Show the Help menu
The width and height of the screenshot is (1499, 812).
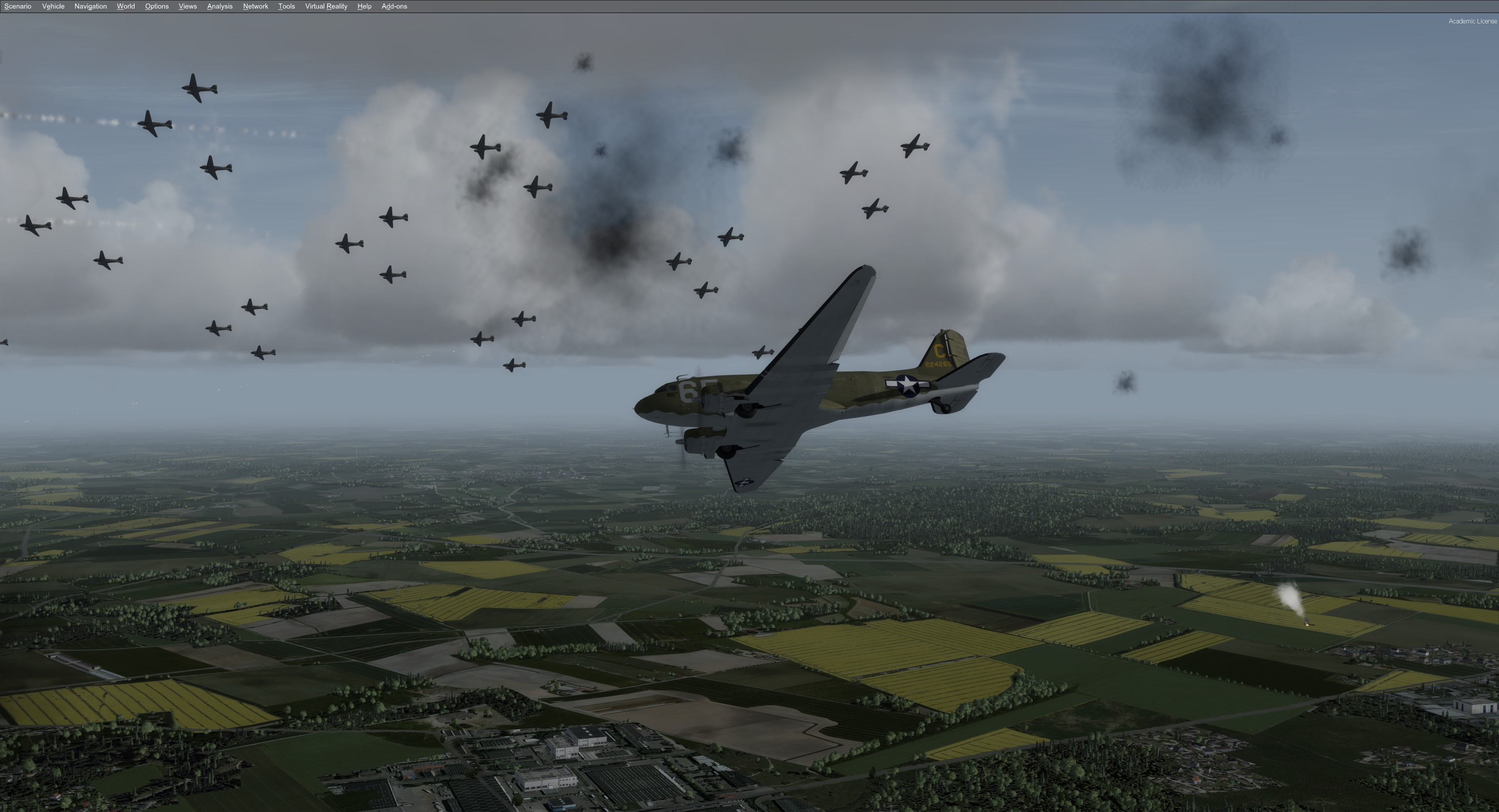pos(364,6)
